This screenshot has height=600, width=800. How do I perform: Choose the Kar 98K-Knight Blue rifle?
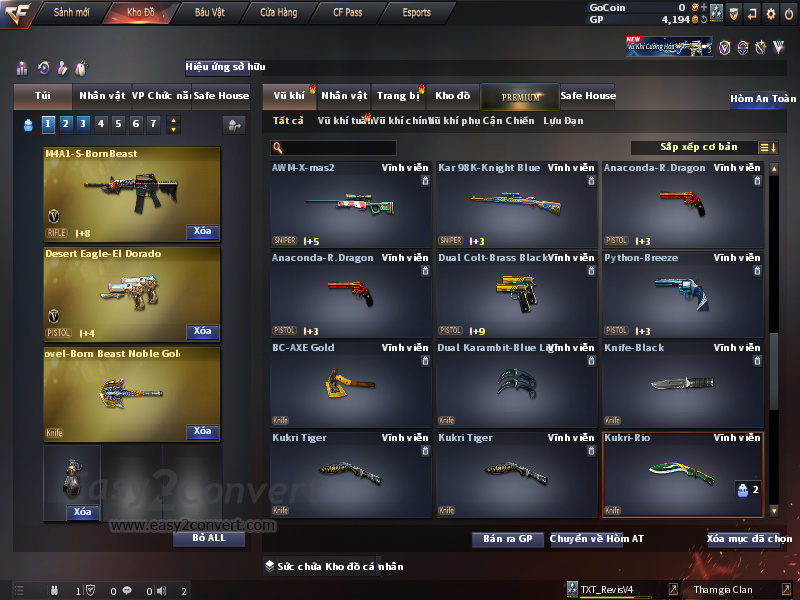point(517,204)
